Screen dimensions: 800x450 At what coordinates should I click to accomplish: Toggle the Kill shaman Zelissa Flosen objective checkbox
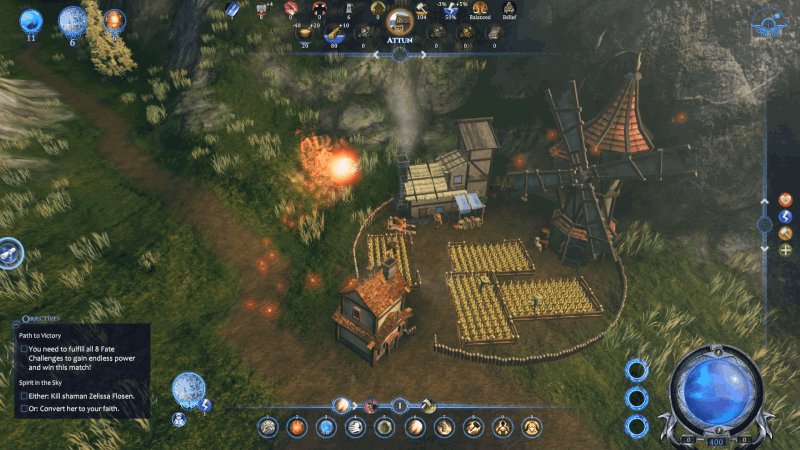pyautogui.click(x=24, y=396)
